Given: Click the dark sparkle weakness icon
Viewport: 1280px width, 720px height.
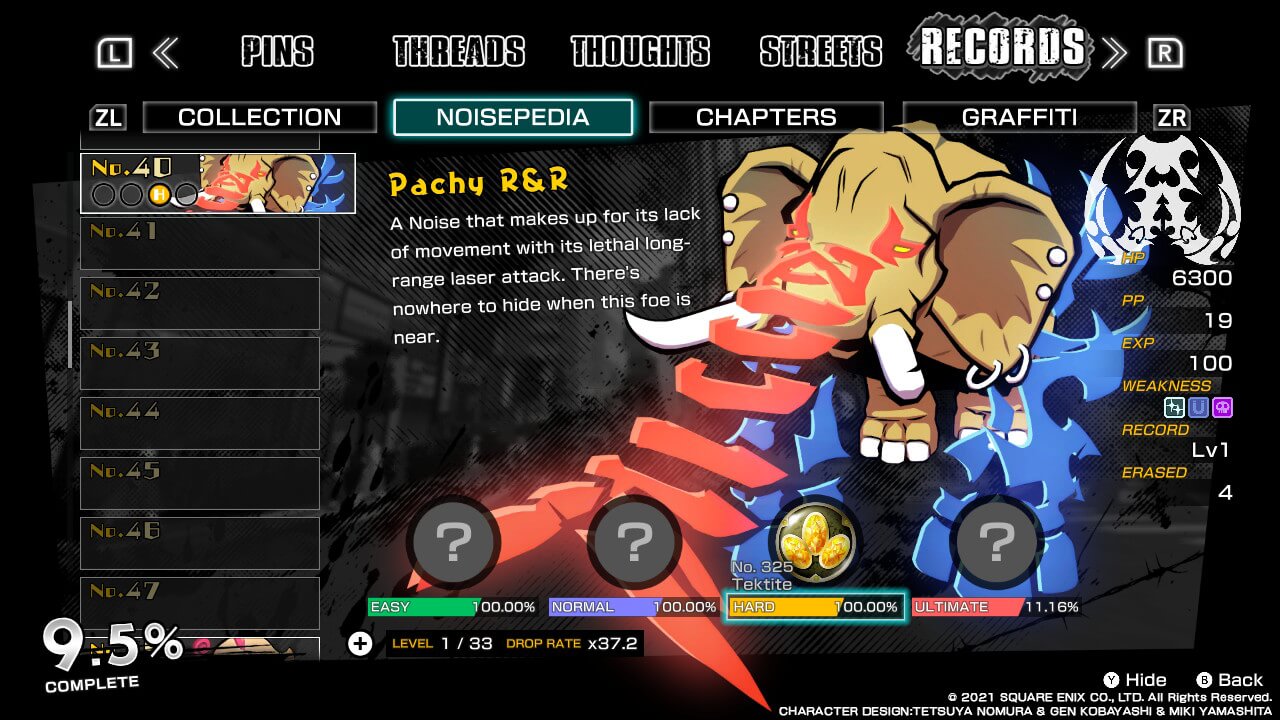Looking at the screenshot, I should click(1174, 407).
